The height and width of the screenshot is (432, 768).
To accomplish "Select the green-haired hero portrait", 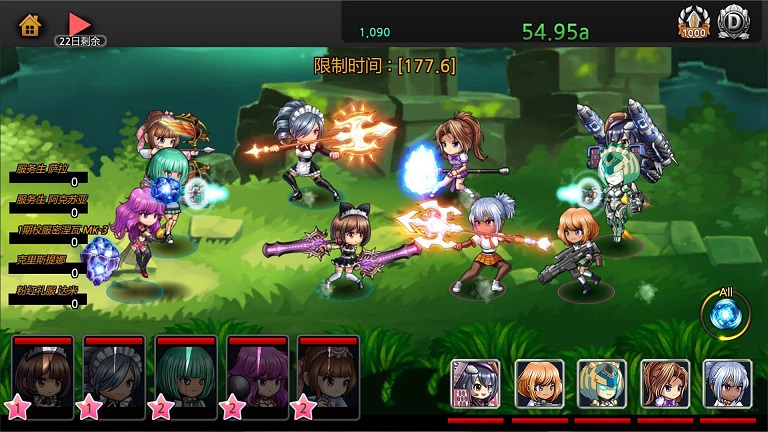I will [187, 373].
